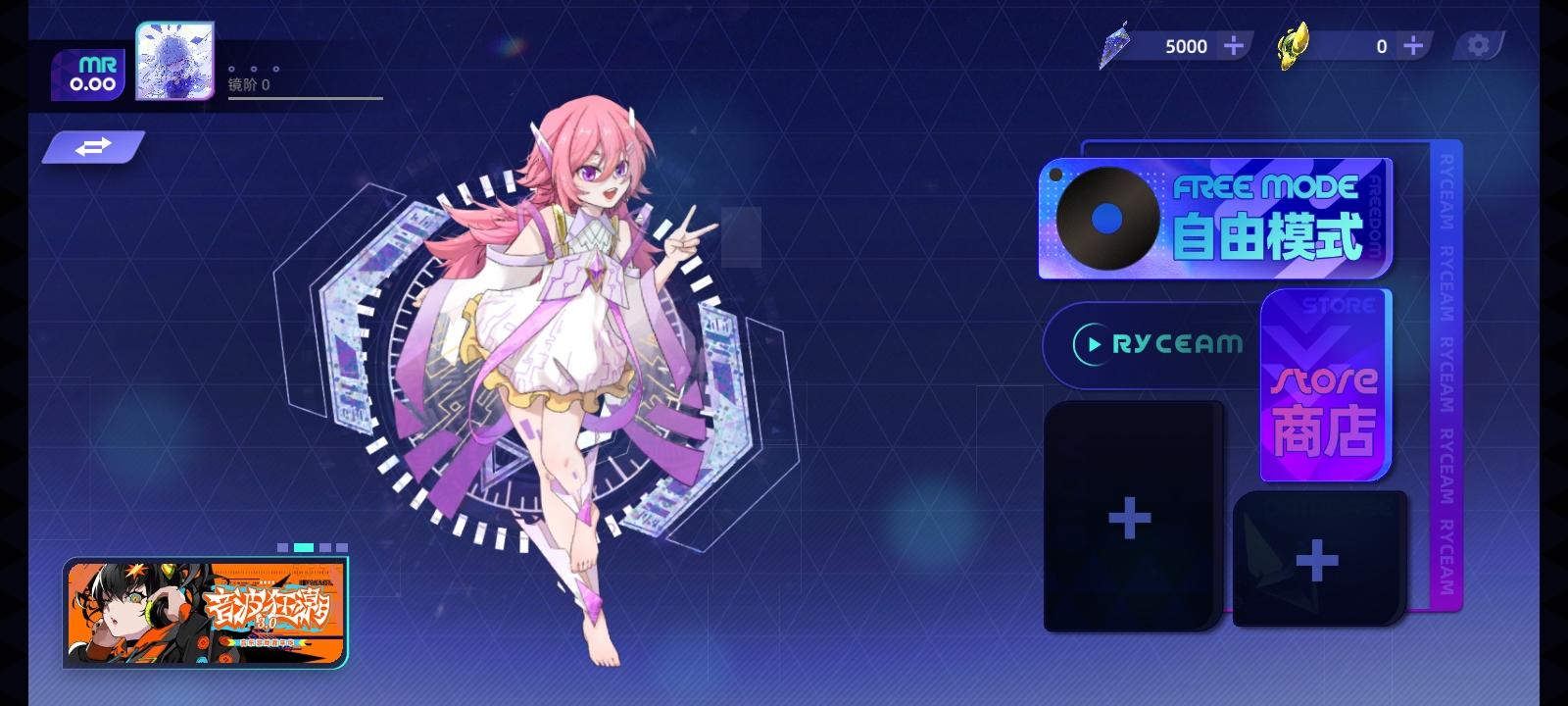Toggle the first mirror stage dot
This screenshot has height=706, width=1568.
coord(231,69)
